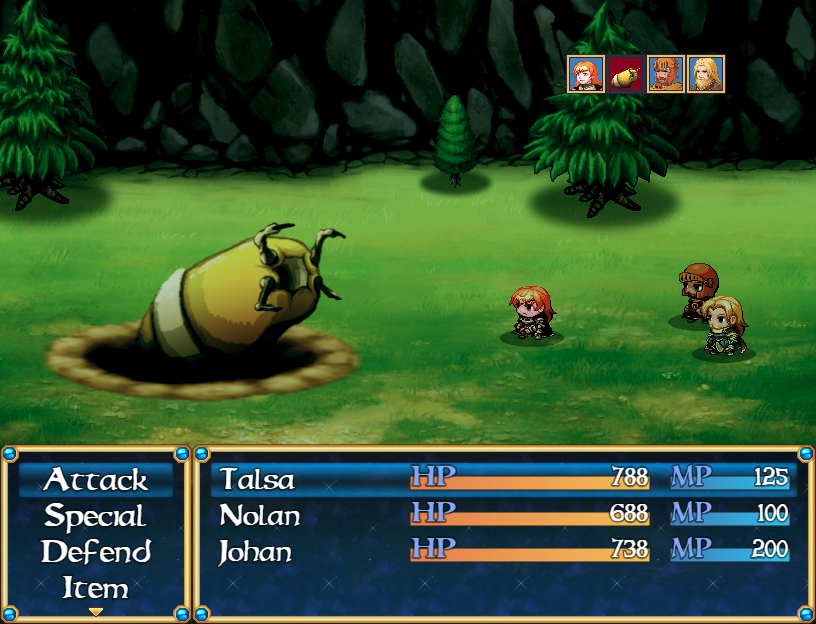
Task: Click the bearded Nolan turn order portrait
Action: [666, 74]
